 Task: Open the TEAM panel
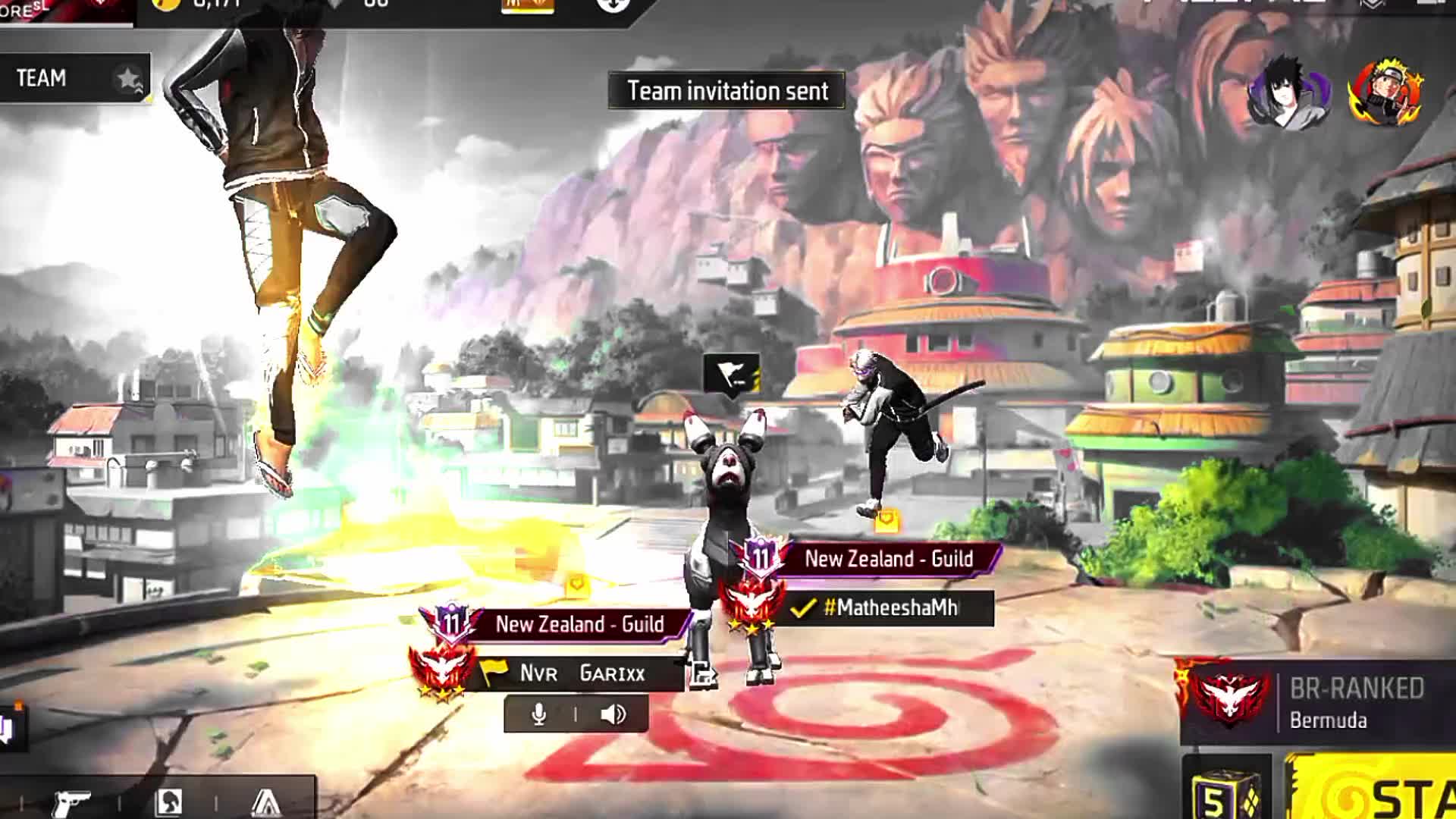tap(74, 78)
